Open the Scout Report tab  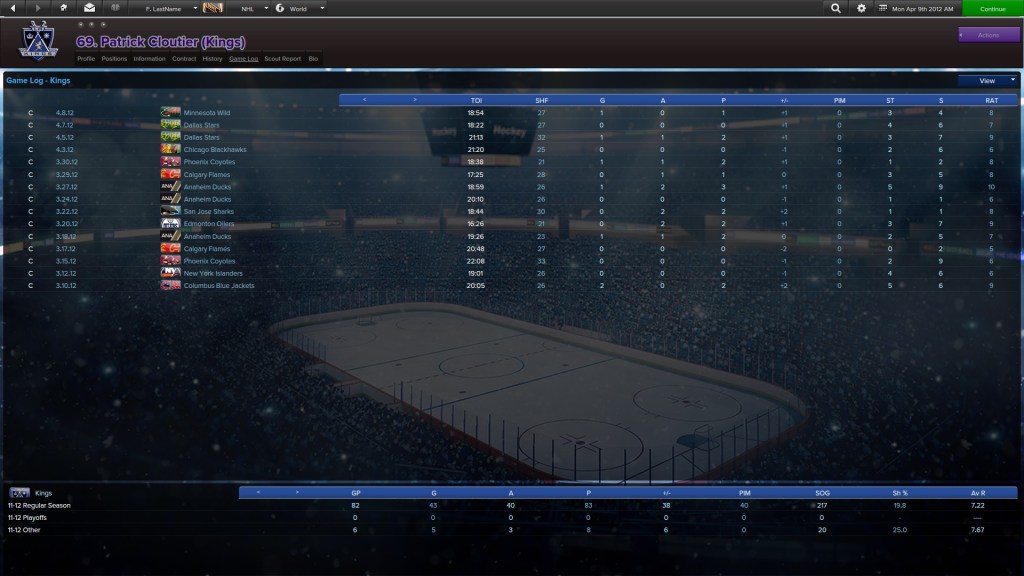pos(283,59)
